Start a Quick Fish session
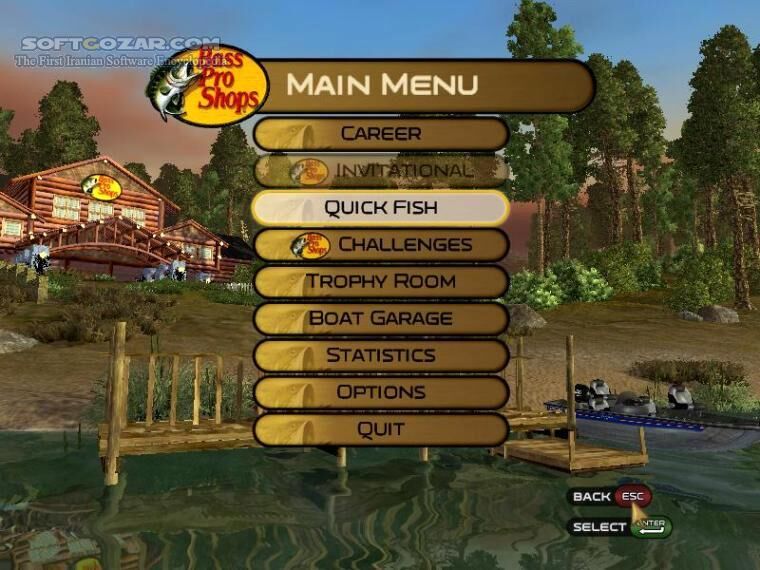 point(381,208)
